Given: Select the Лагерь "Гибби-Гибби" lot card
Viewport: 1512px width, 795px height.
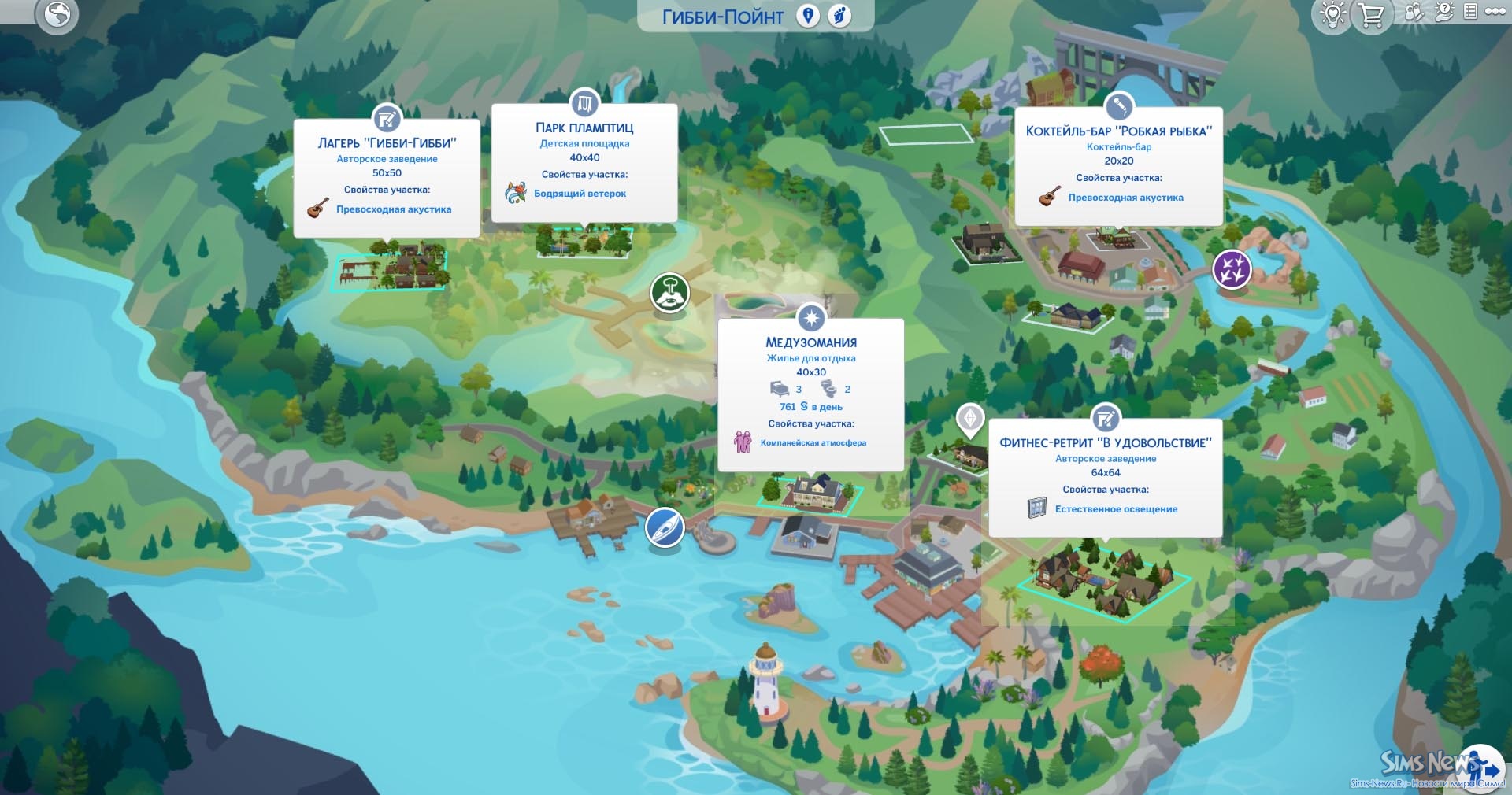Looking at the screenshot, I should coord(387,178).
